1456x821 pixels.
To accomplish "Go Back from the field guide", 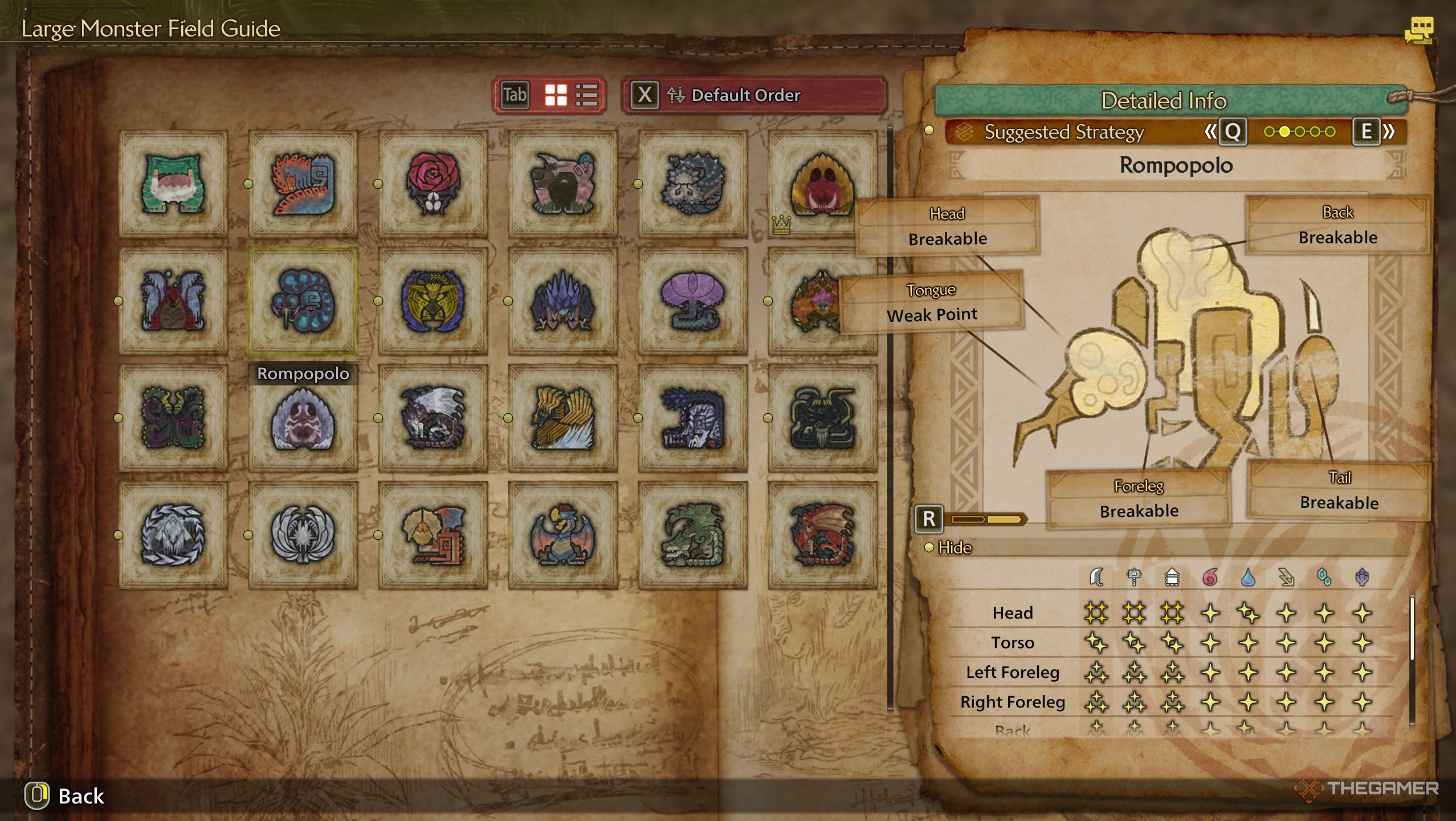I will point(66,796).
